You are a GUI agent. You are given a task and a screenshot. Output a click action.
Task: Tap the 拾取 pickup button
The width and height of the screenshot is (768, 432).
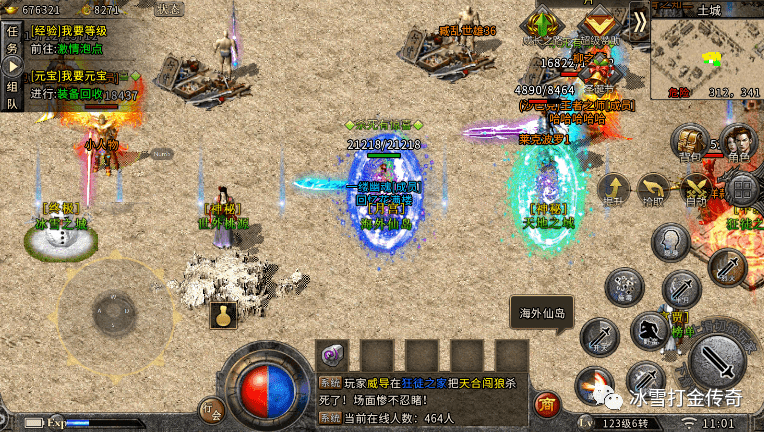point(654,189)
